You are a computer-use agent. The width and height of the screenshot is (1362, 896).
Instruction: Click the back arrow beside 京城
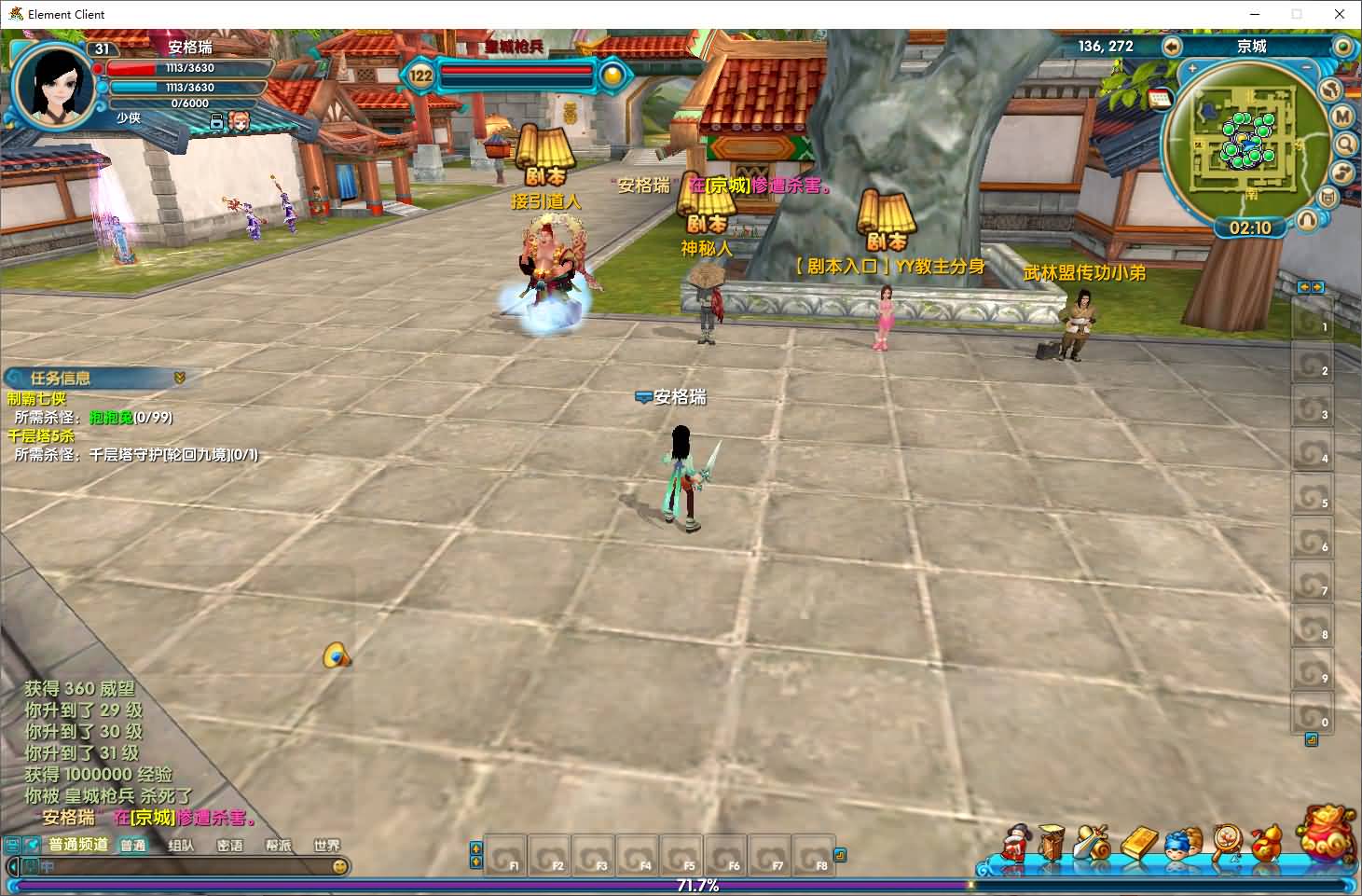[1172, 46]
